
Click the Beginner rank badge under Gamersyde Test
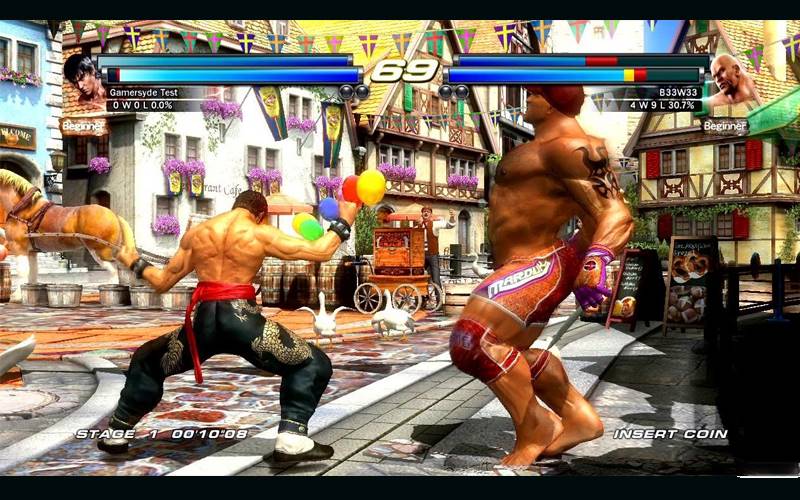[x=82, y=126]
